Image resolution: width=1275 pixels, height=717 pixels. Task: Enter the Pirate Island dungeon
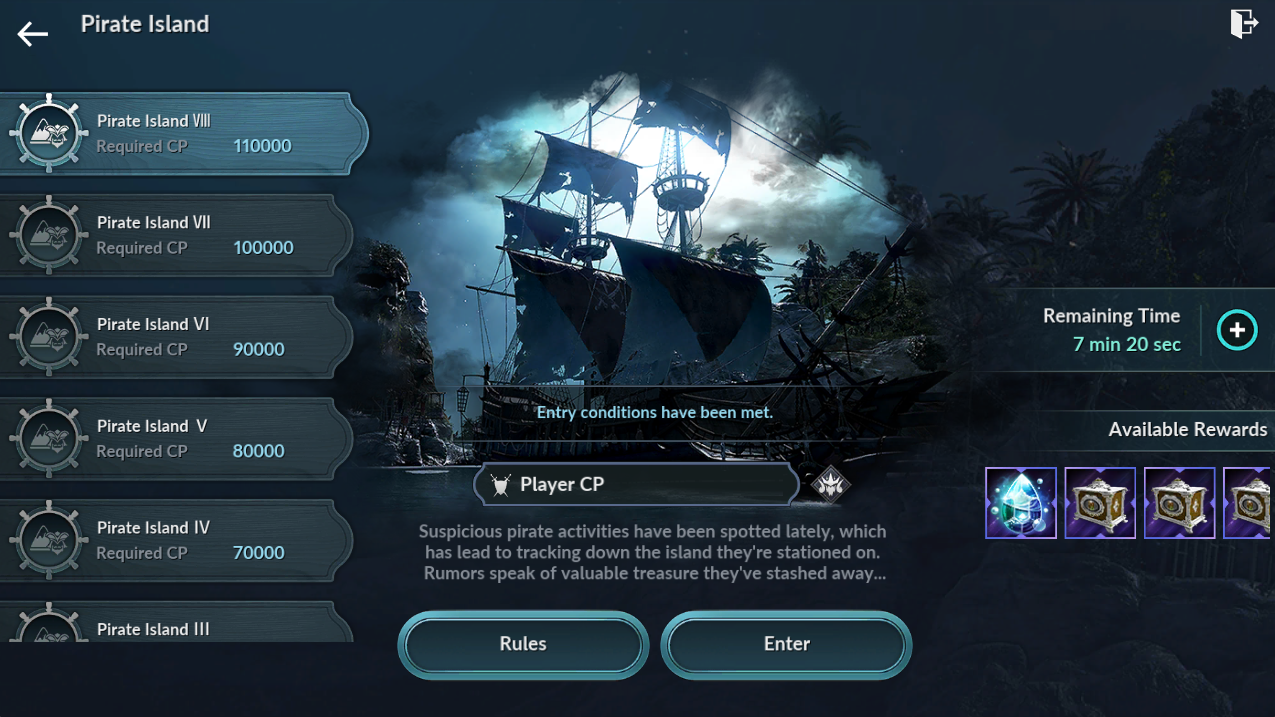(786, 644)
